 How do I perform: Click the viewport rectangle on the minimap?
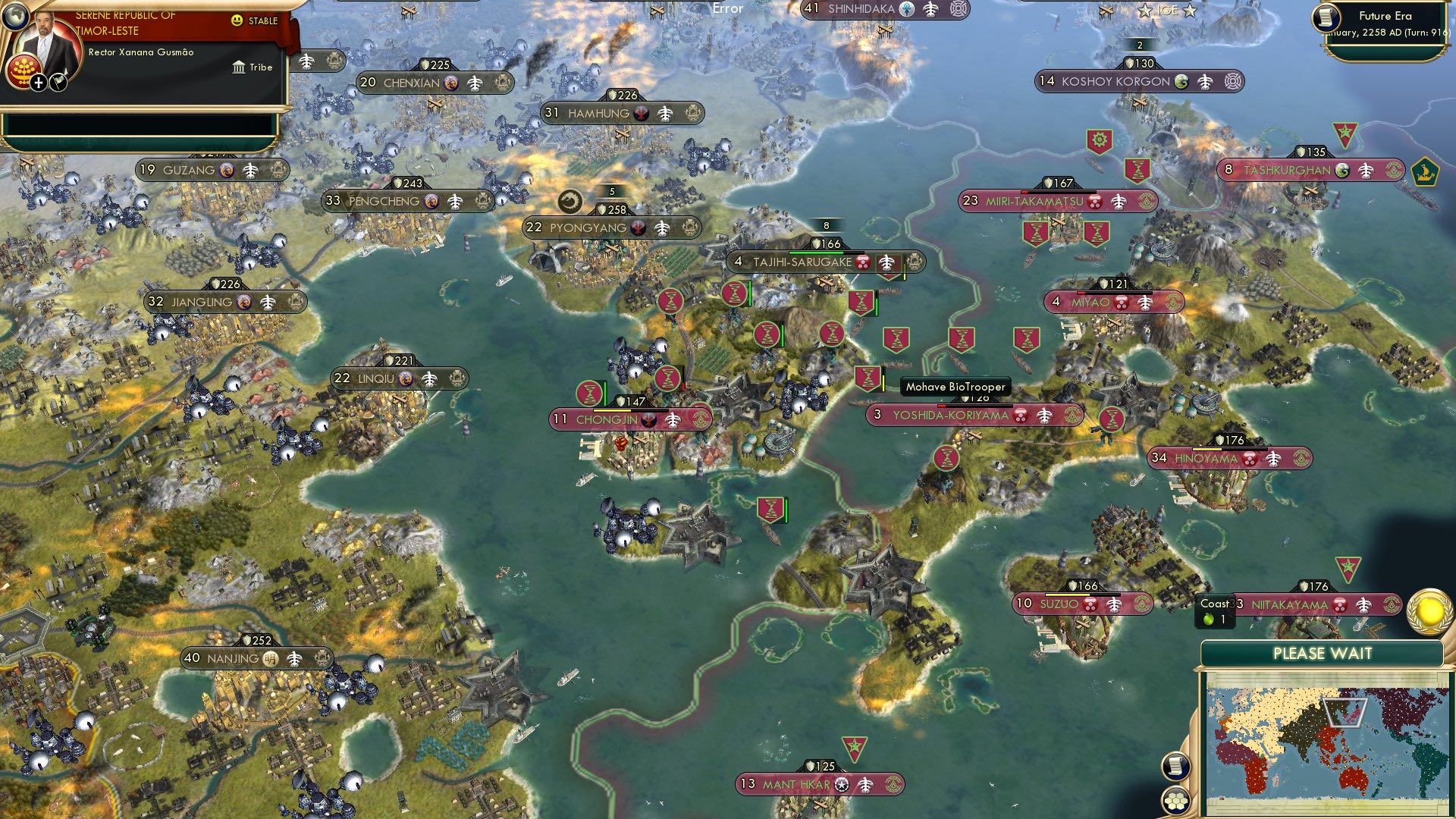tap(1345, 711)
